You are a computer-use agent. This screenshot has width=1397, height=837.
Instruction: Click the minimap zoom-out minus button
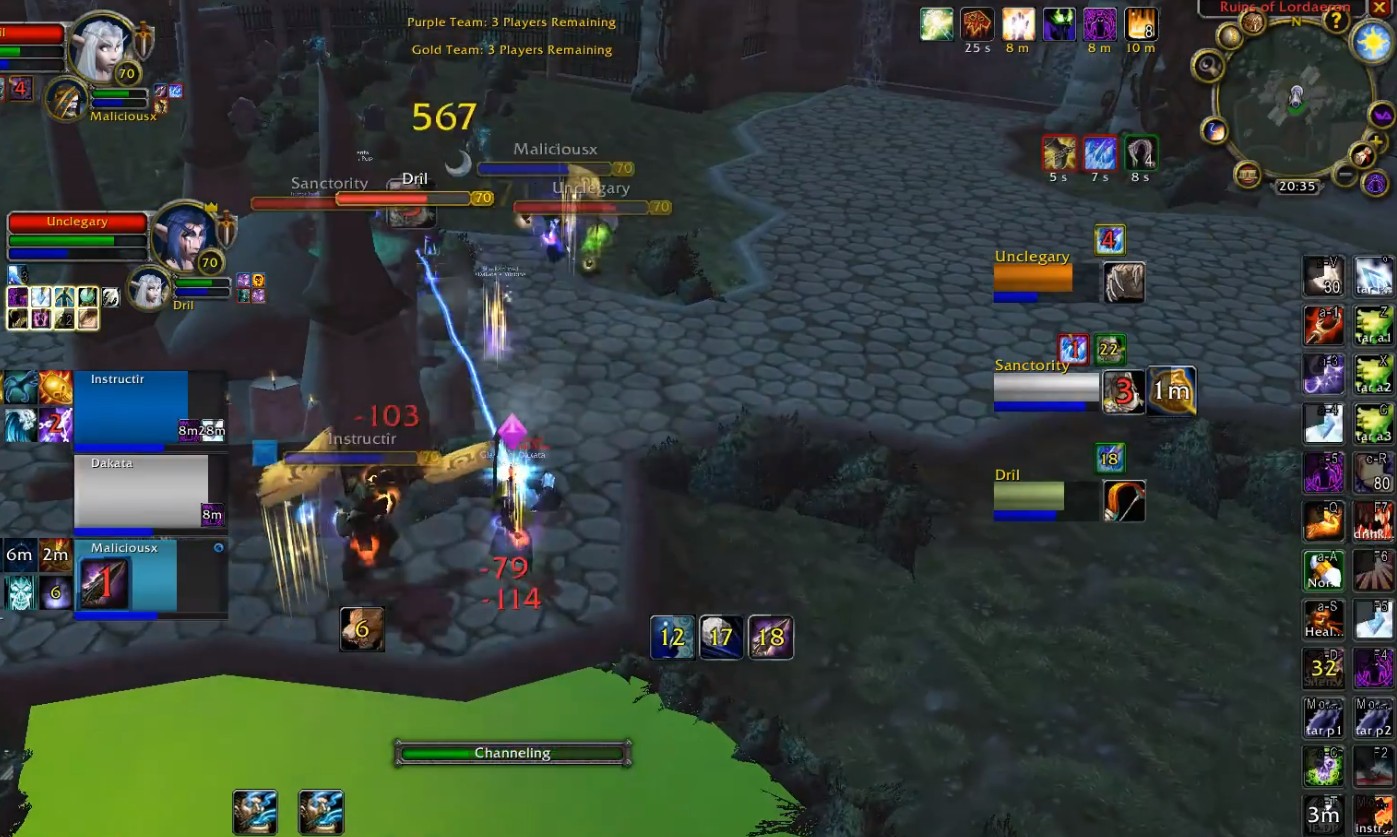(1344, 172)
